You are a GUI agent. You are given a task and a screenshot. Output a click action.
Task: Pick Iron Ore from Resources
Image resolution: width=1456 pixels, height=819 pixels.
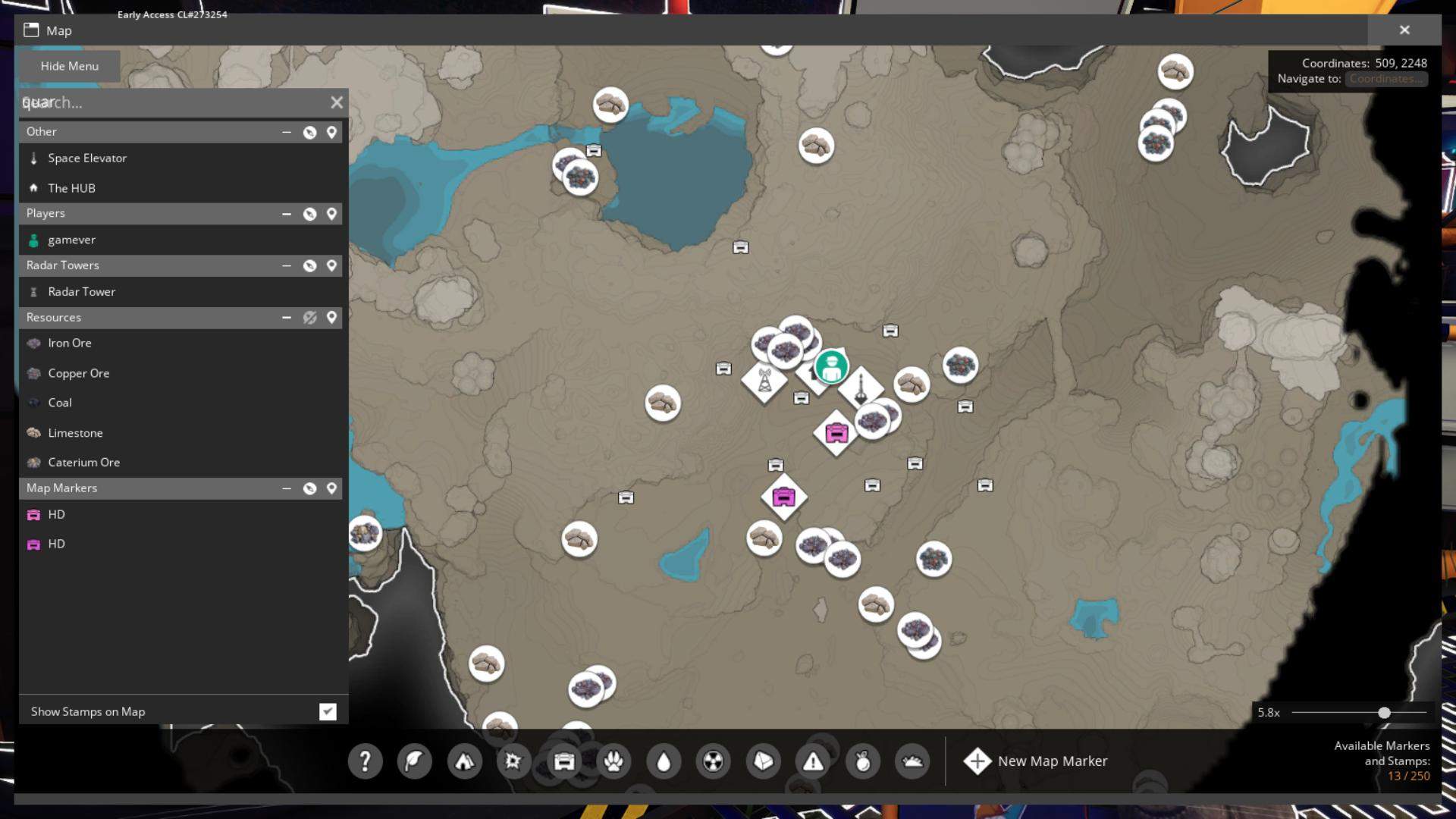click(x=69, y=343)
